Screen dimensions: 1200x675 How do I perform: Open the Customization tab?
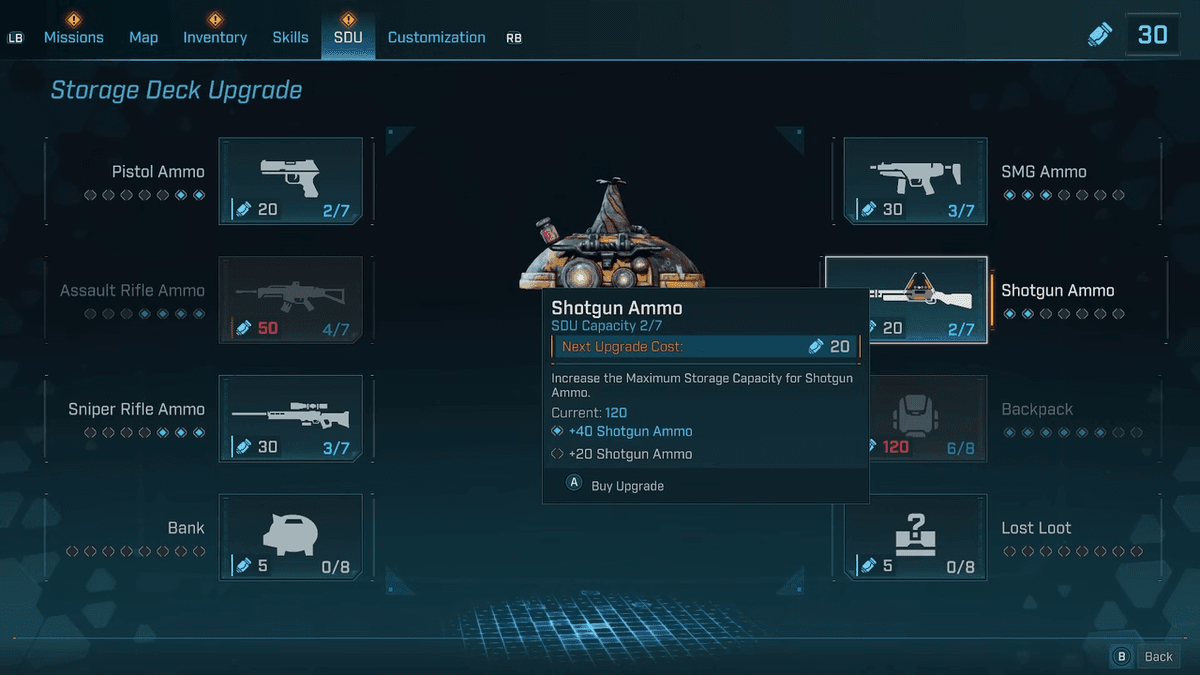click(x=436, y=37)
